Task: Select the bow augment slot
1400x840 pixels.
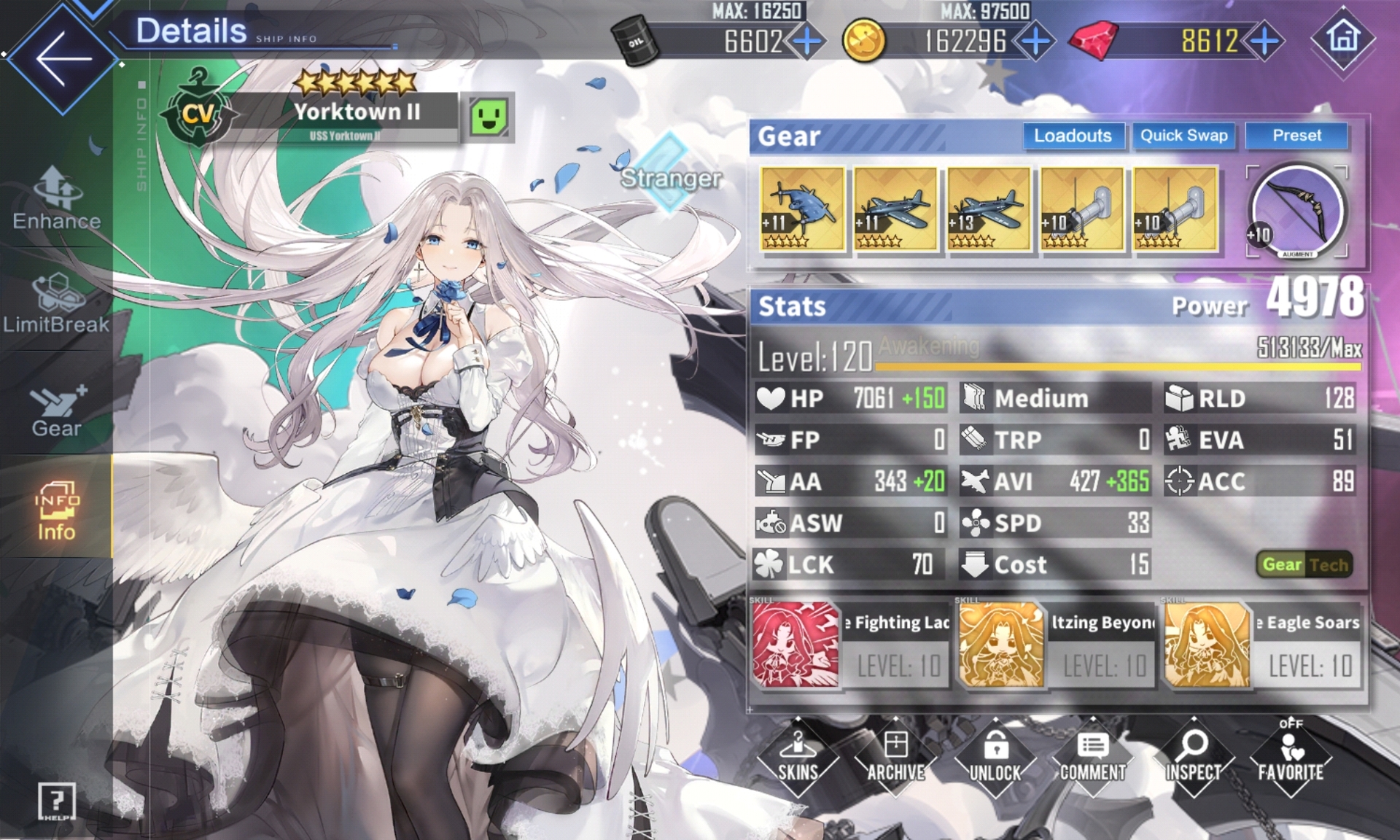Action: tap(1297, 211)
